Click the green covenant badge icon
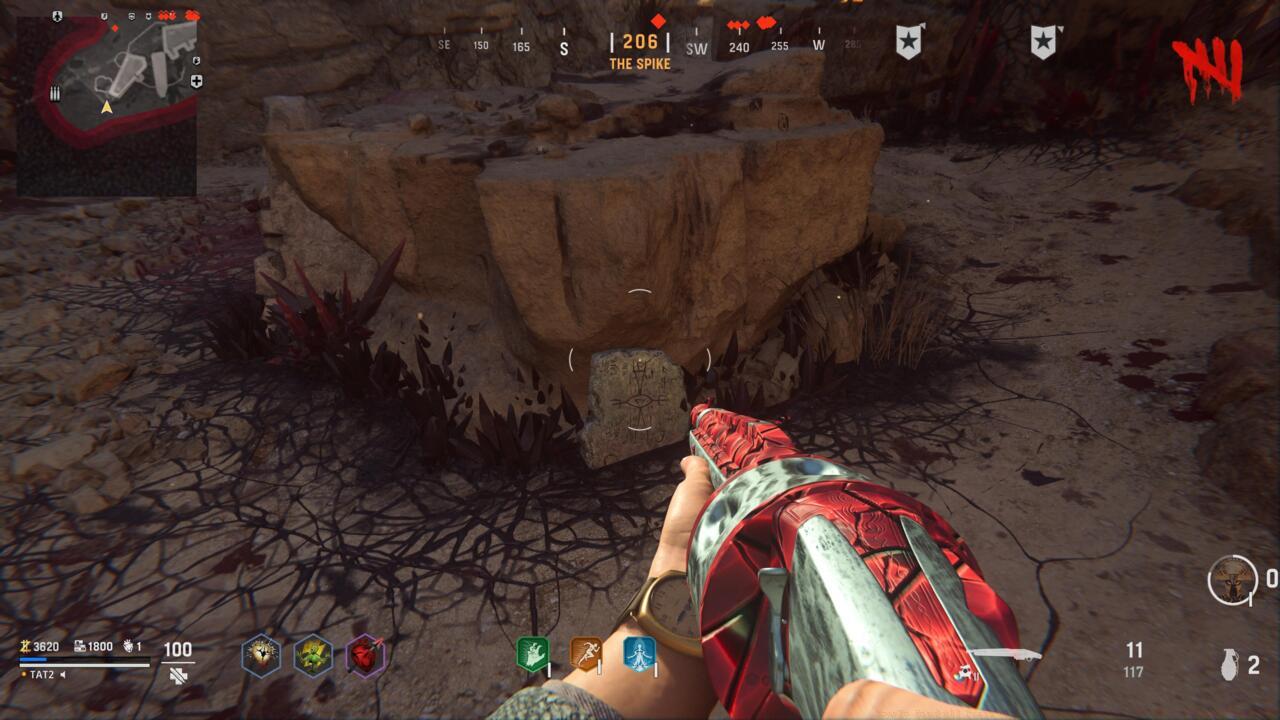 tap(532, 654)
